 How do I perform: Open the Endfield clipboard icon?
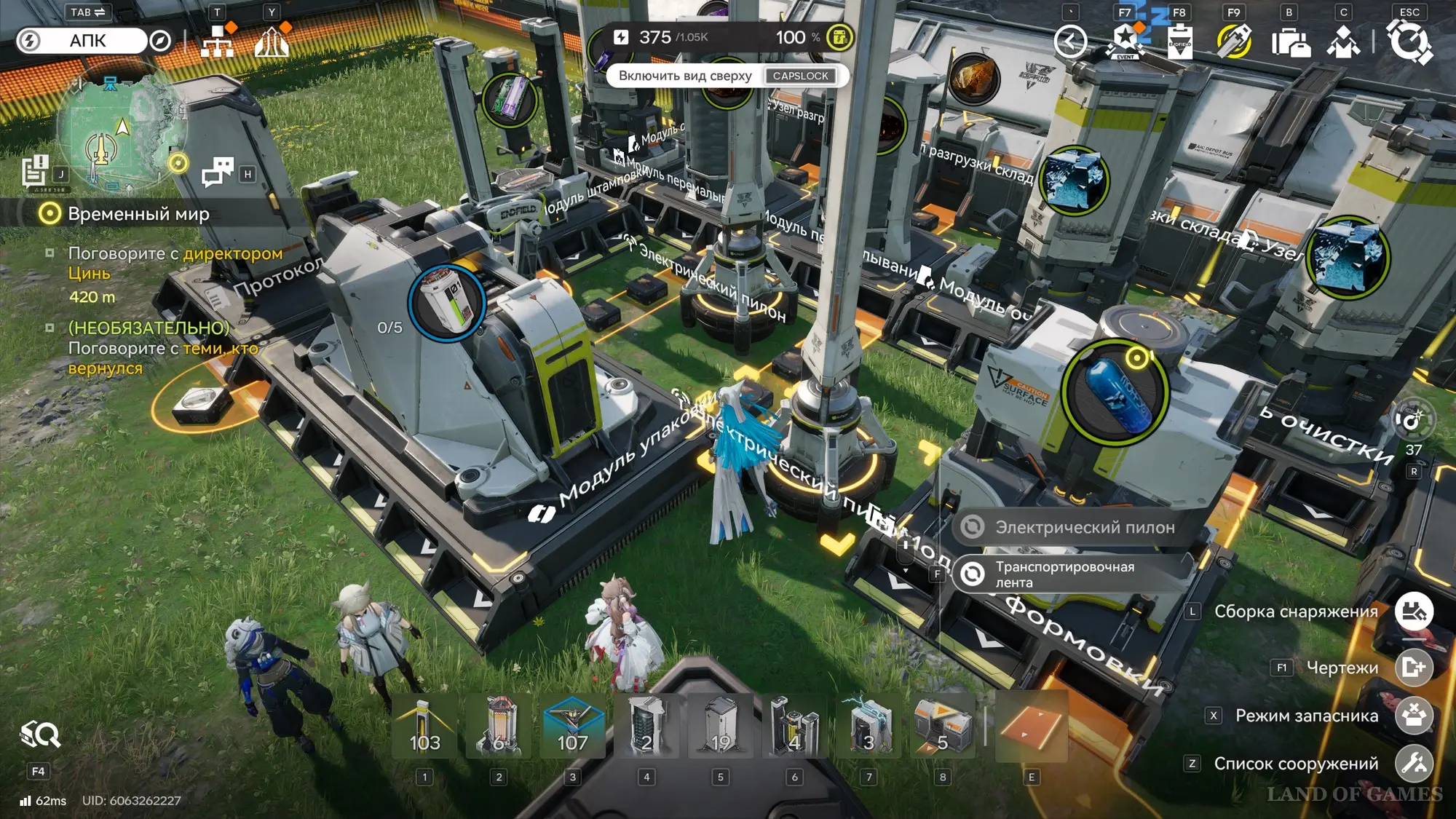1179,41
